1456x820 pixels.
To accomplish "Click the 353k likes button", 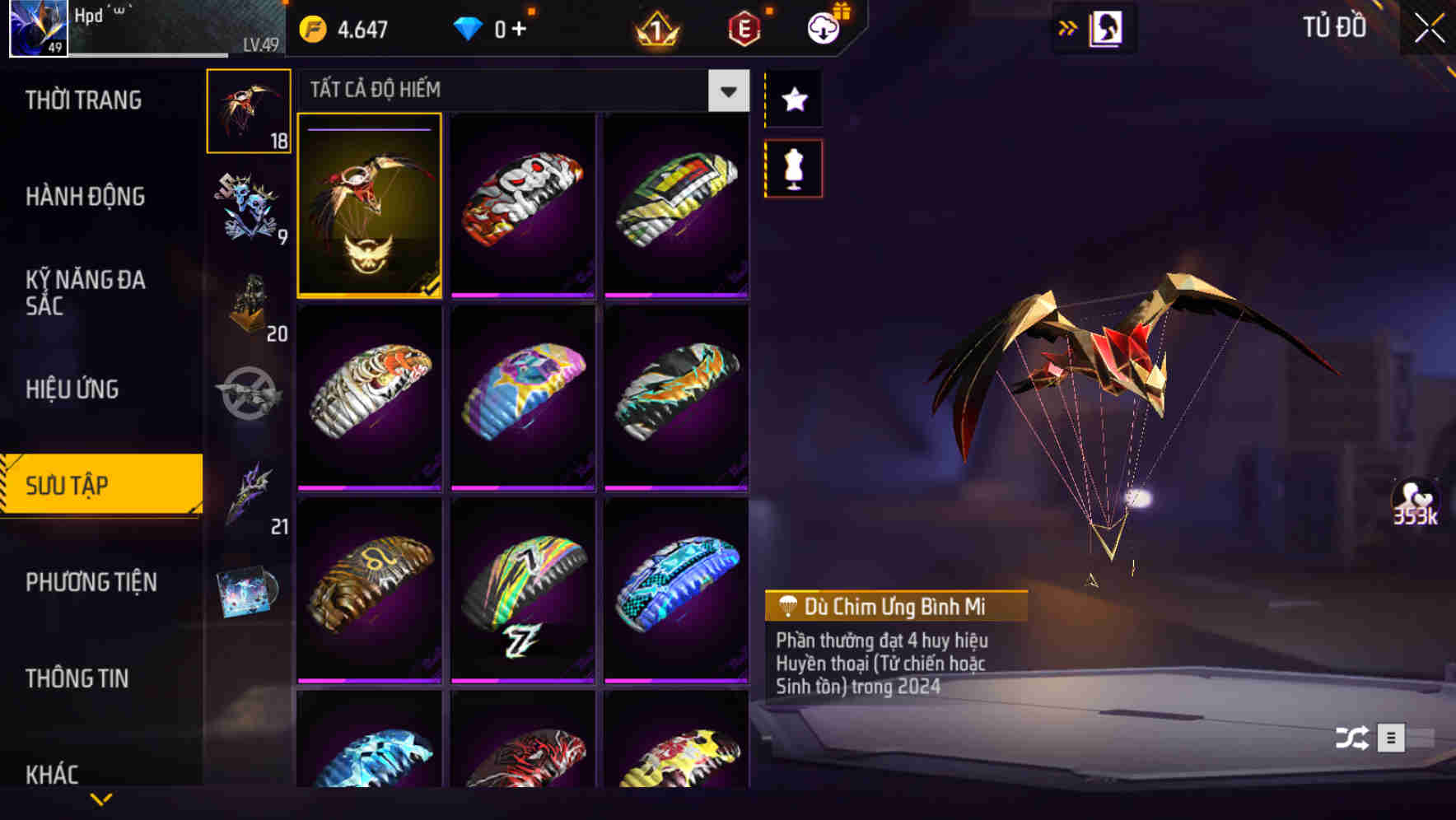I will [x=1416, y=500].
